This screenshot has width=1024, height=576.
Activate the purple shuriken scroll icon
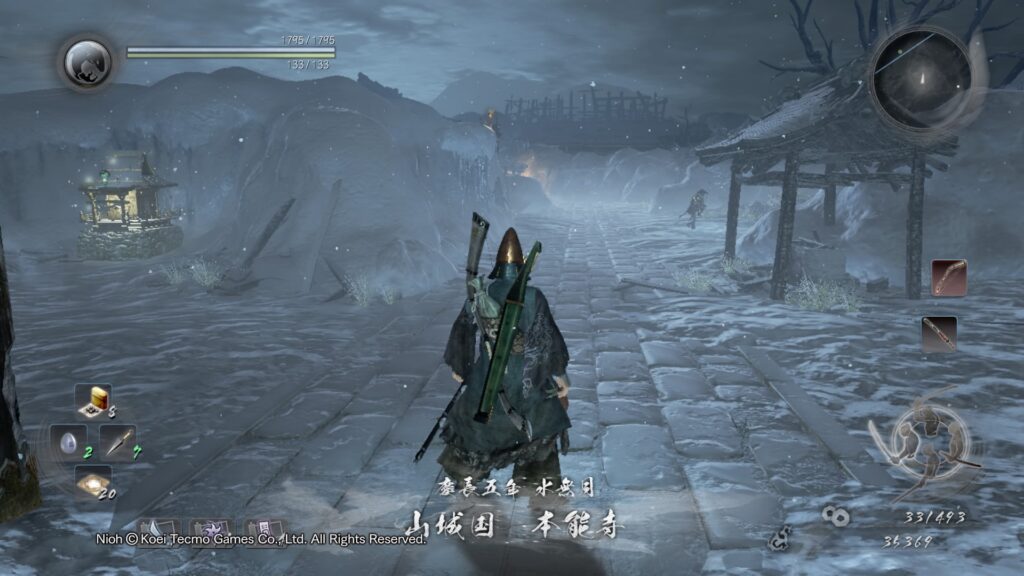212,530
